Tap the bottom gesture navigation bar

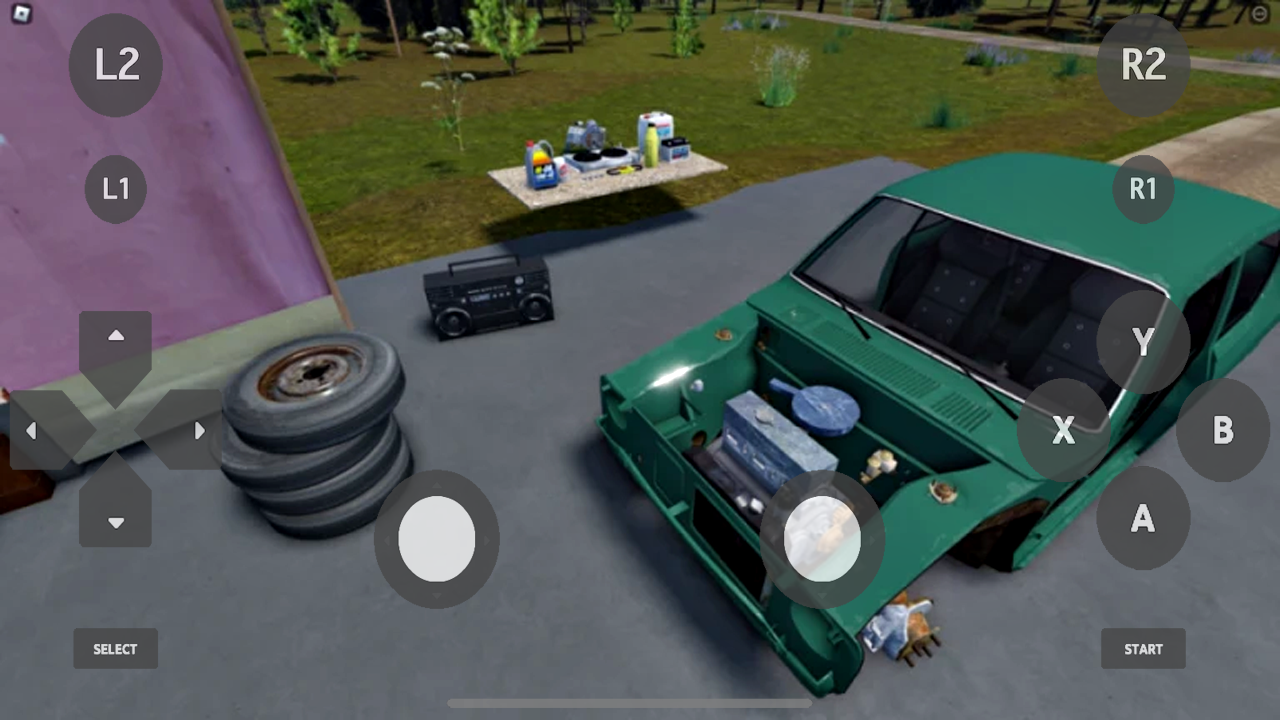(x=630, y=704)
